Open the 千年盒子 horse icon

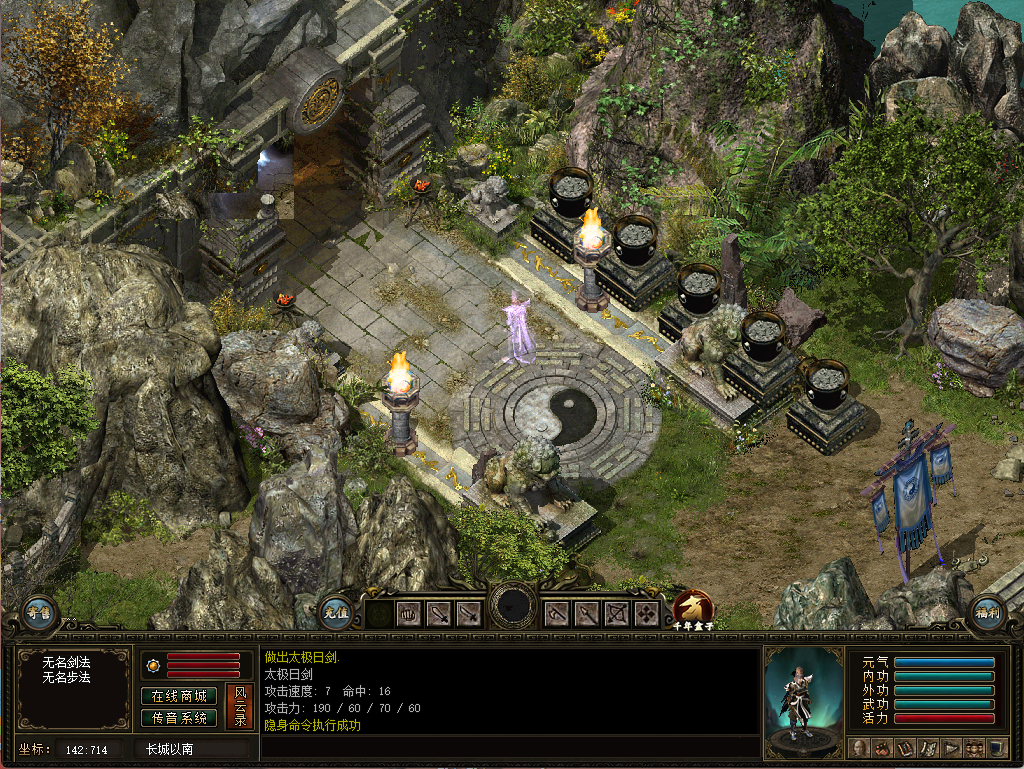[693, 608]
